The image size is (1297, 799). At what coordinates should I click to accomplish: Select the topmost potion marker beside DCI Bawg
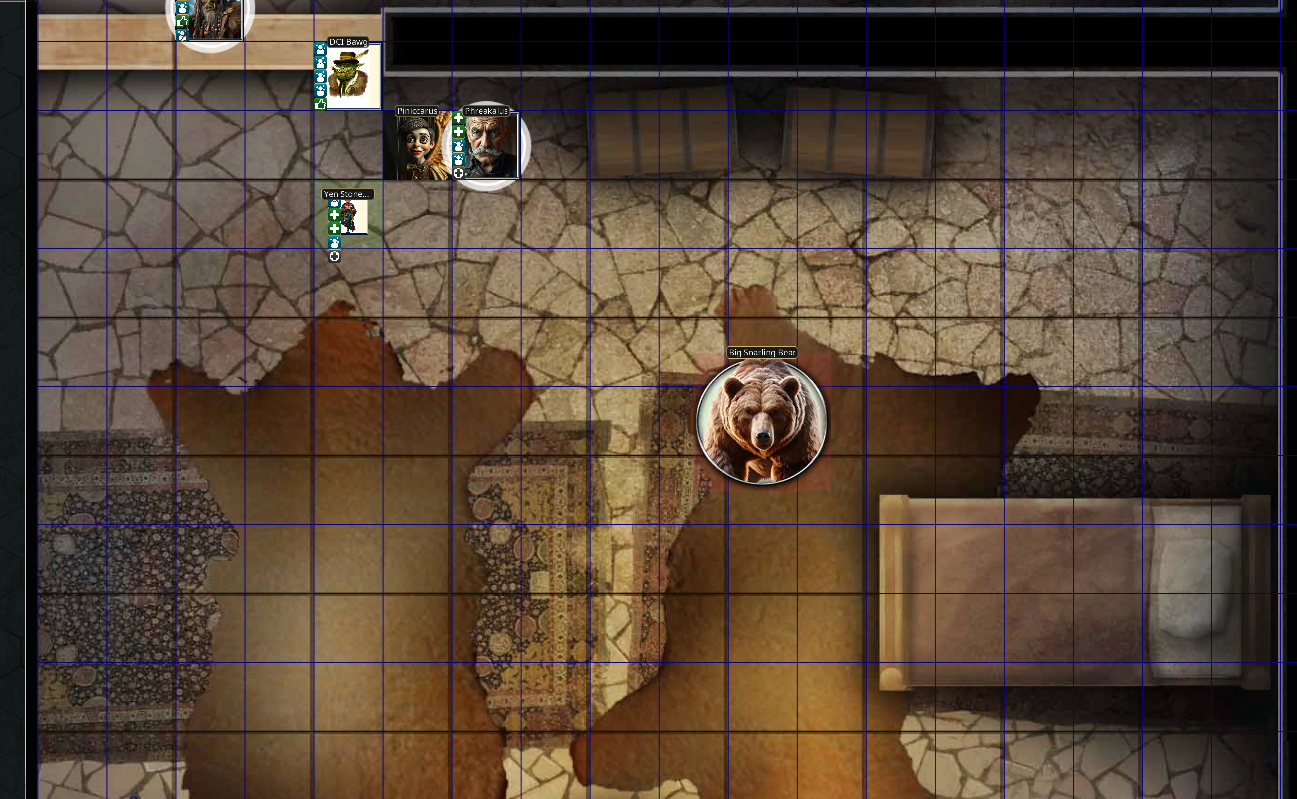[x=319, y=50]
